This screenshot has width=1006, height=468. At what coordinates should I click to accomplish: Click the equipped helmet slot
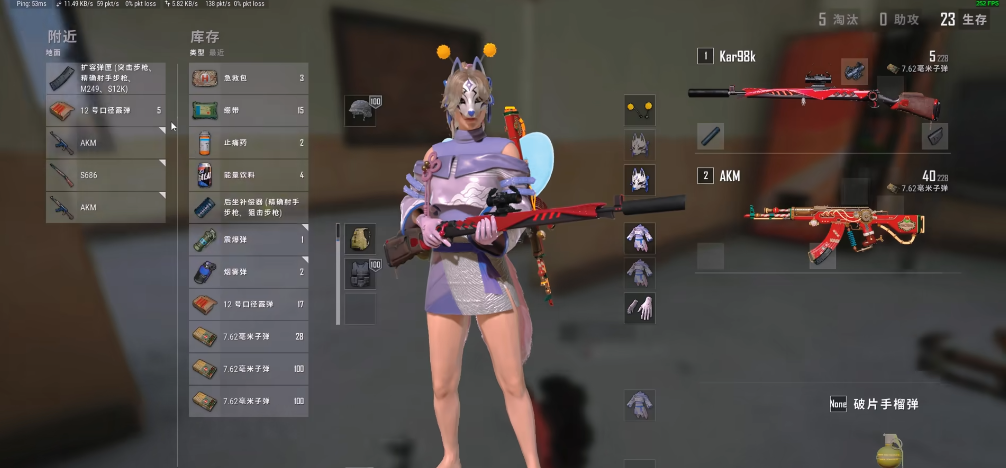coord(360,110)
